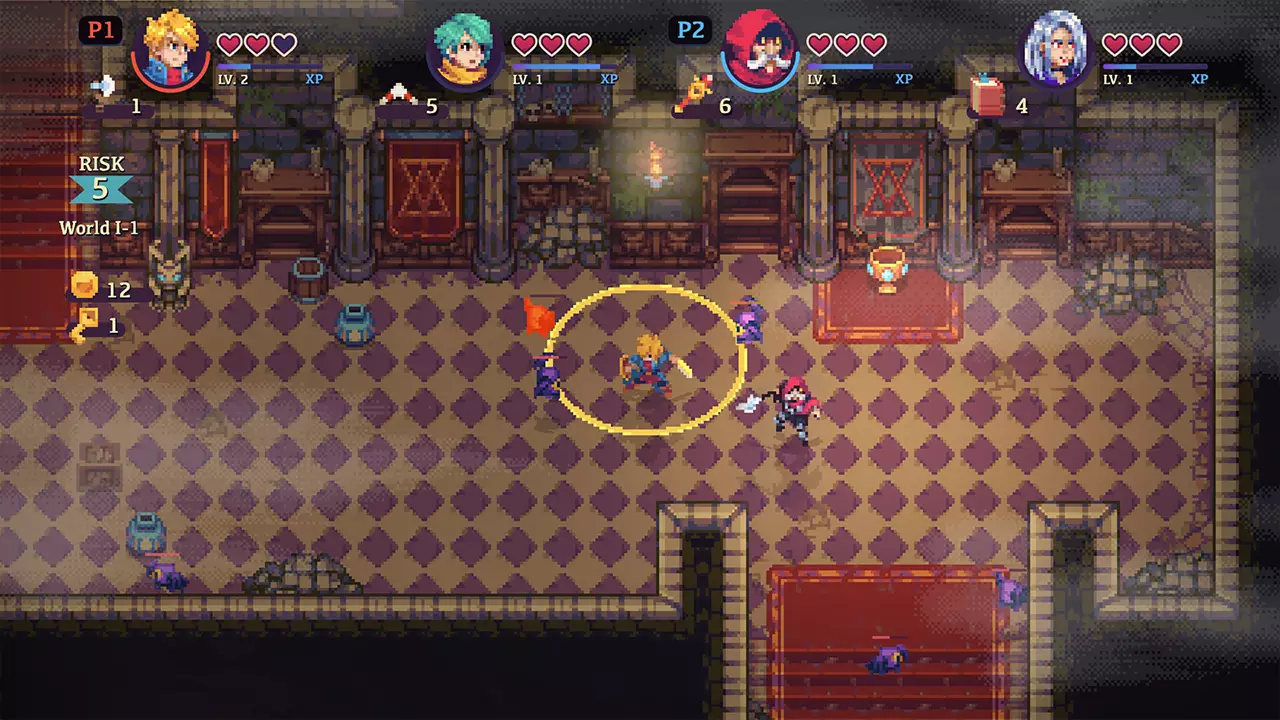Toggle the hooded P2 character's last heart
1280x720 pixels.
point(875,44)
